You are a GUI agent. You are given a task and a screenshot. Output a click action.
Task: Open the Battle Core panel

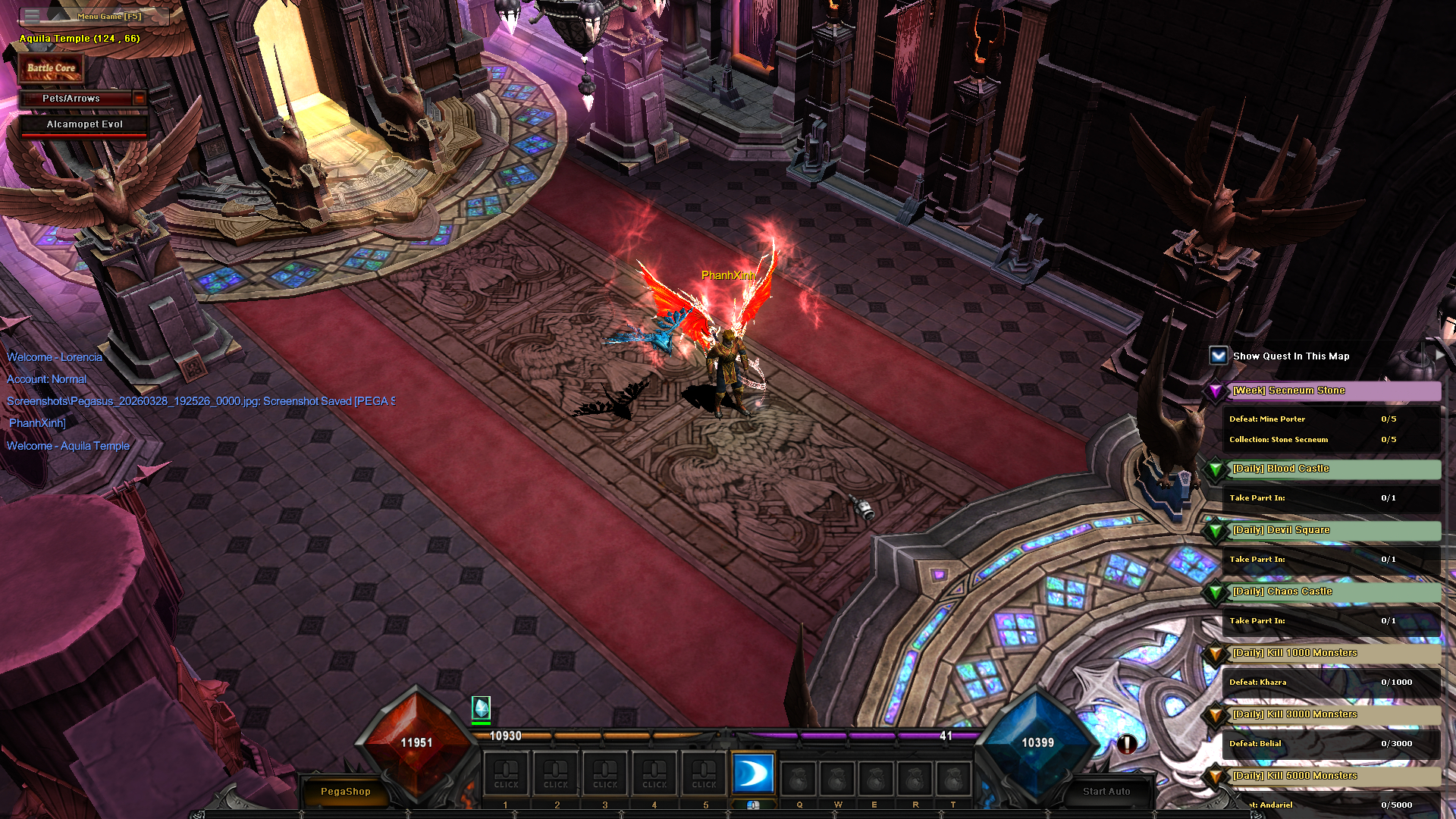[51, 68]
